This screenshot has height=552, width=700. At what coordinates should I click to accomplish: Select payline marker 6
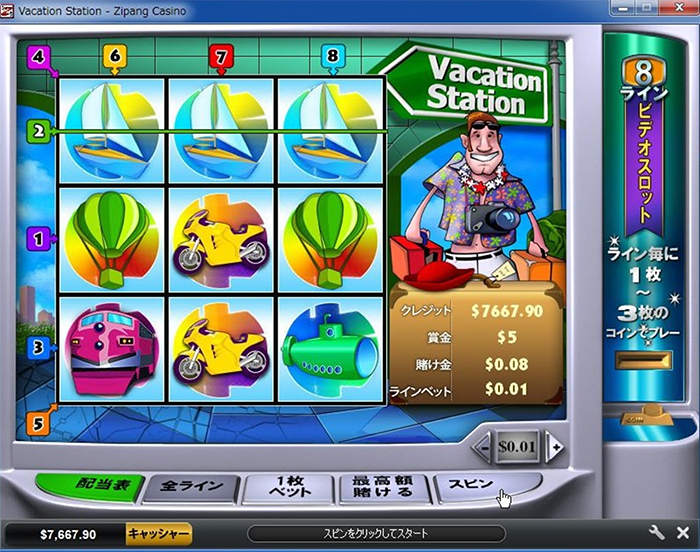click(x=114, y=57)
